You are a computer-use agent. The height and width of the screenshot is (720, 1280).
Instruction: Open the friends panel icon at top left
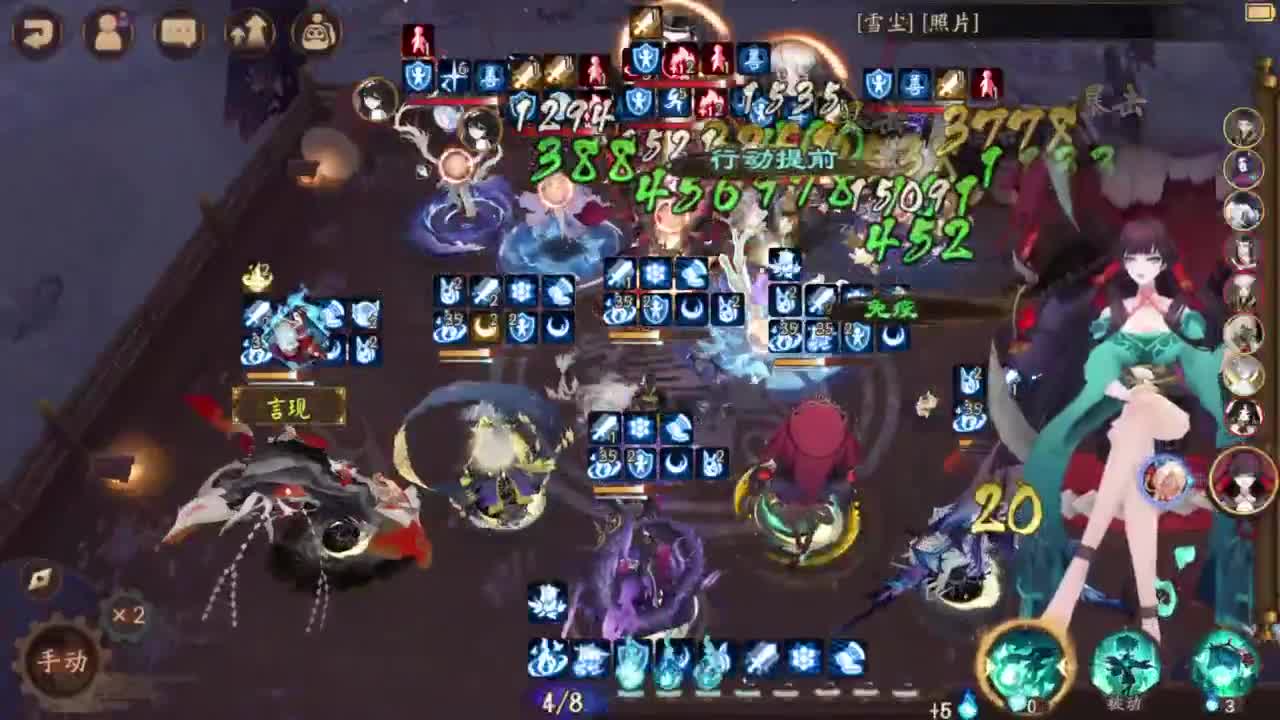coord(108,33)
